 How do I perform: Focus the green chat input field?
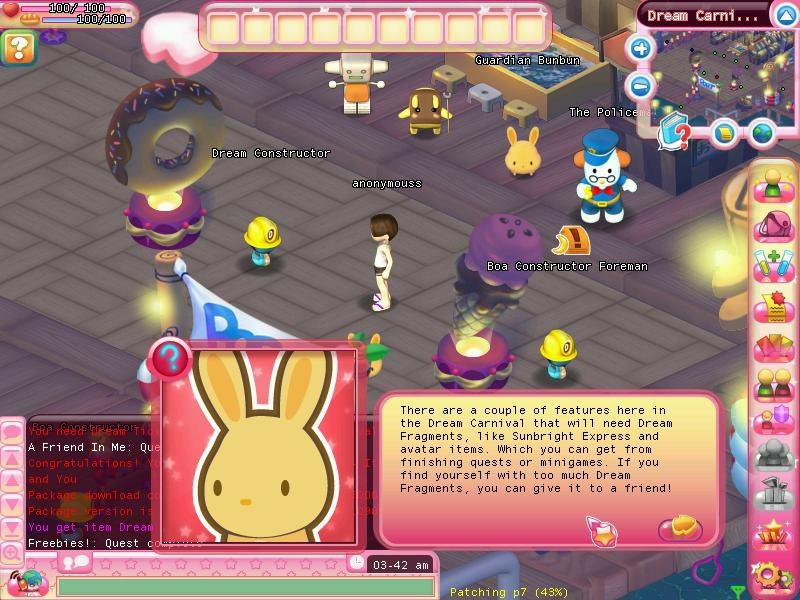tap(245, 586)
